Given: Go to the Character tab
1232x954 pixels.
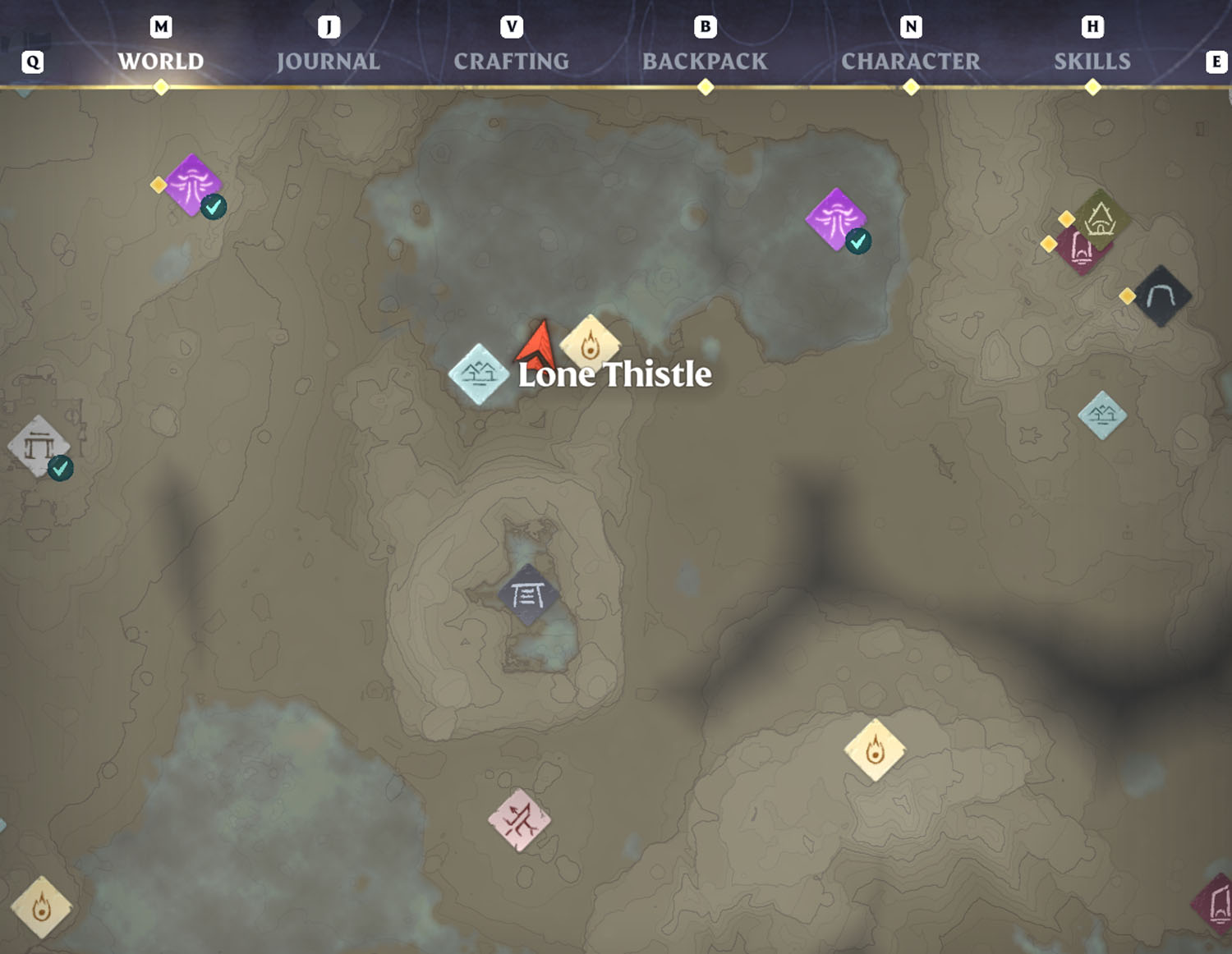Looking at the screenshot, I should click(x=910, y=62).
